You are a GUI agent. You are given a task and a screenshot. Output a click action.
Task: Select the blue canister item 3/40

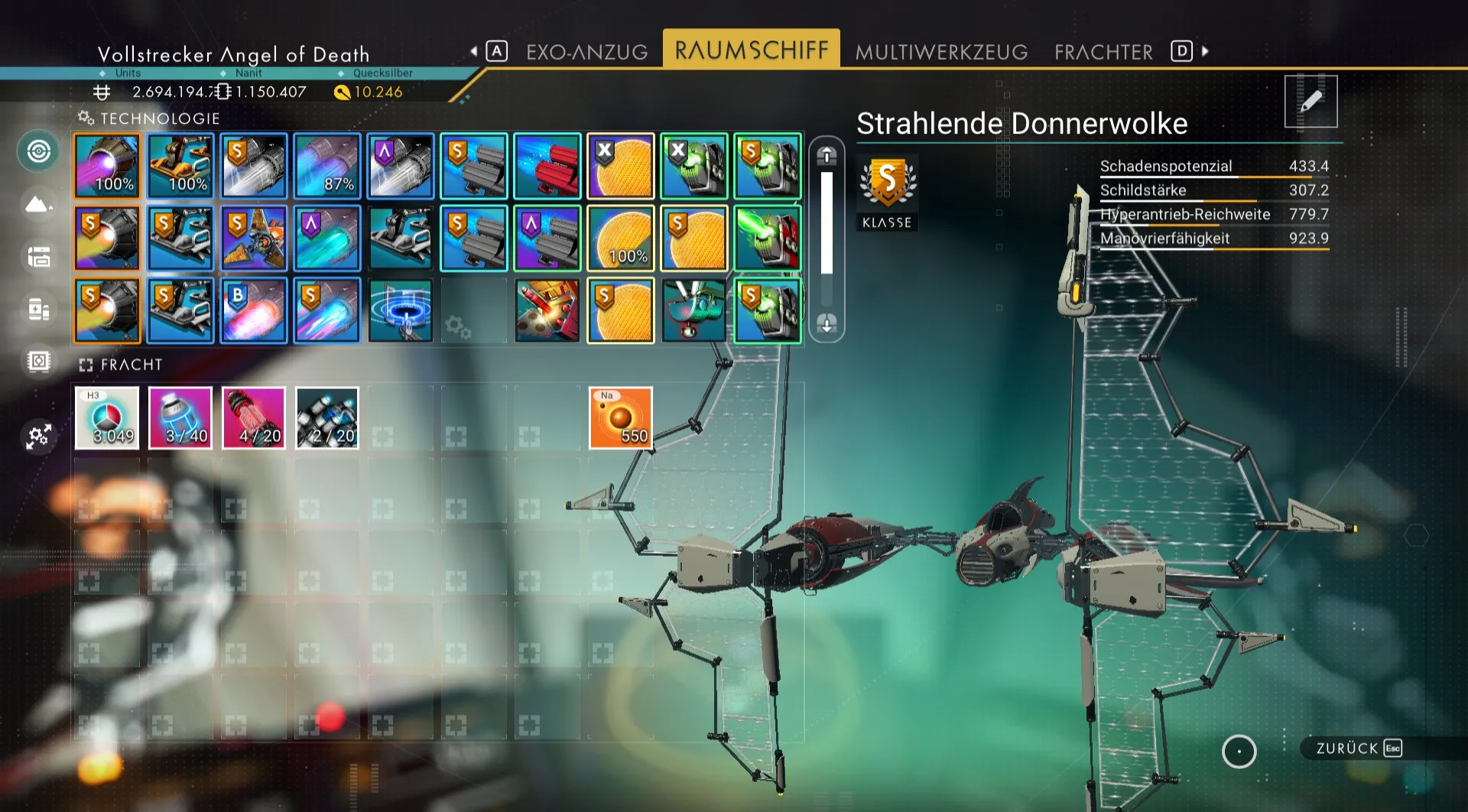[x=180, y=417]
